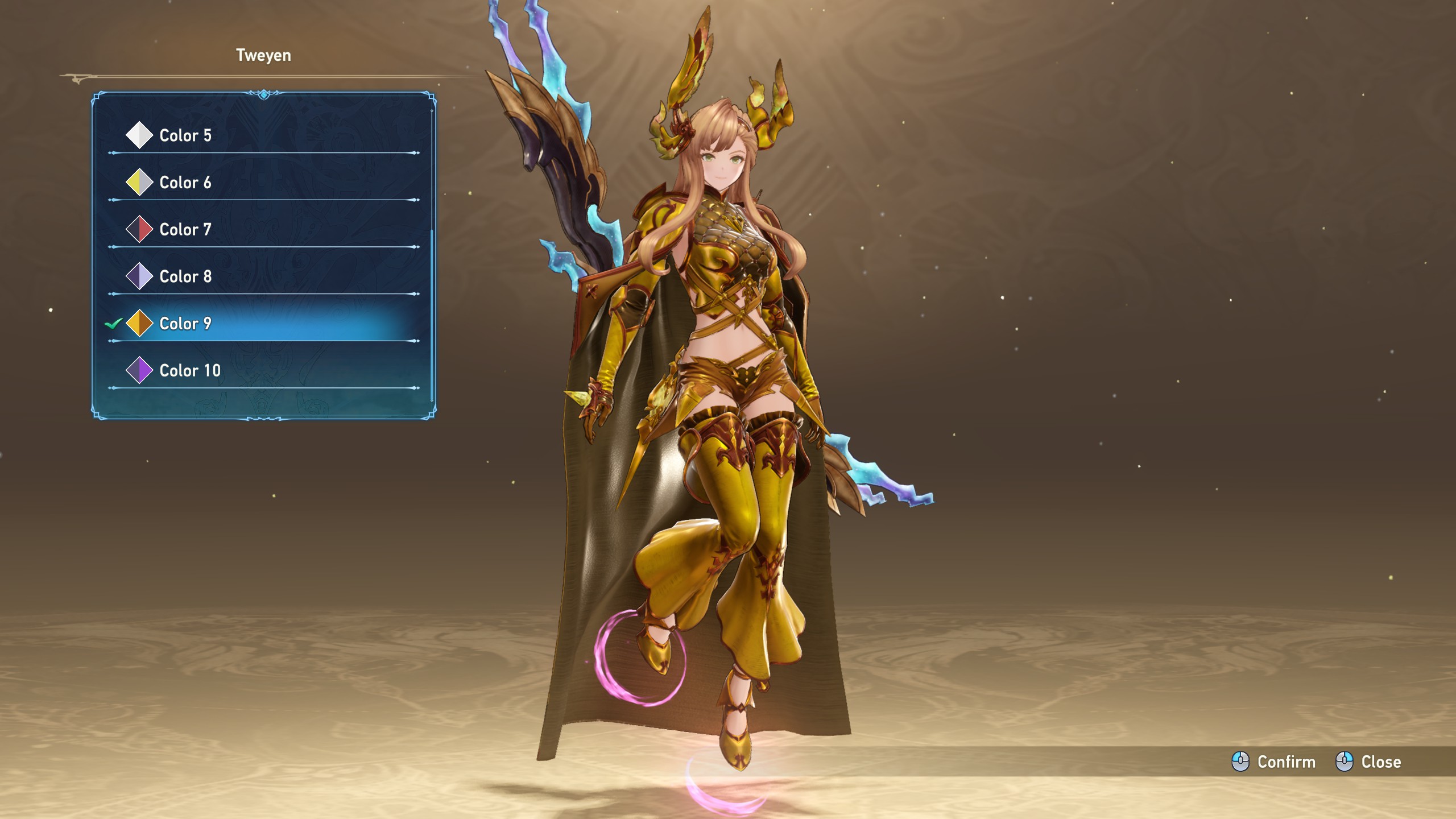Close the color selection screen
This screenshot has height=819, width=1456.
tap(1369, 762)
